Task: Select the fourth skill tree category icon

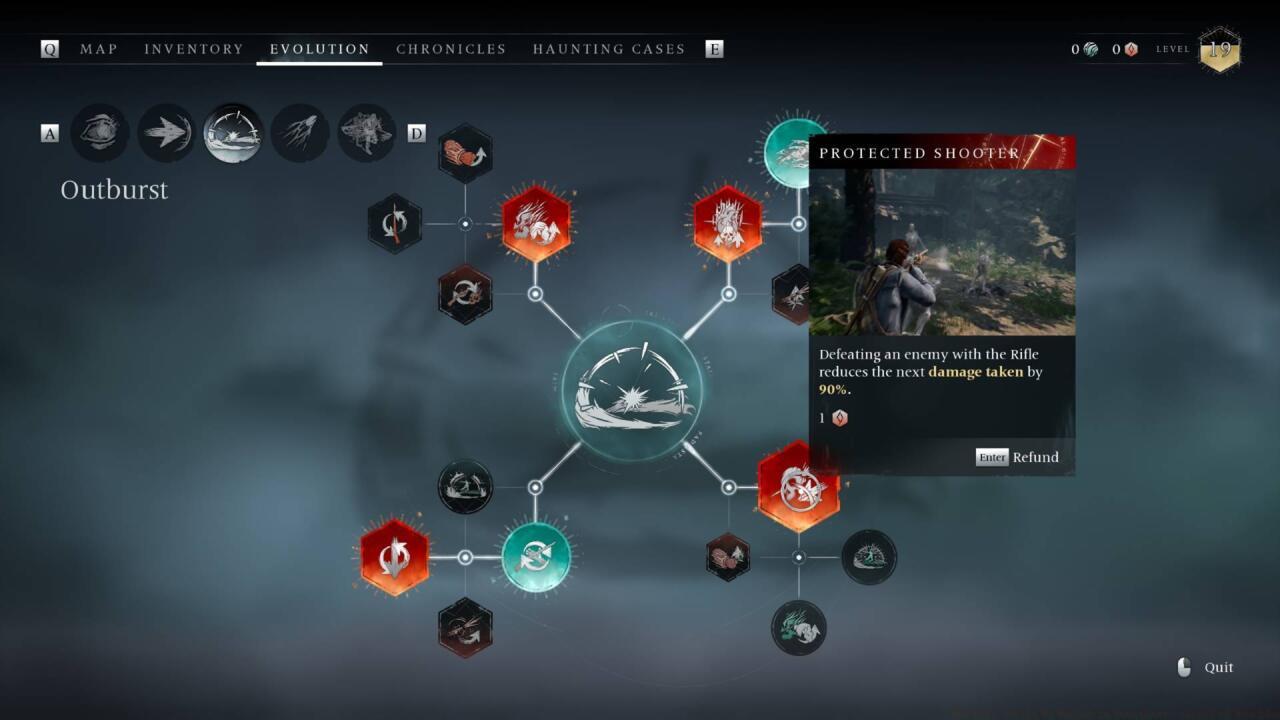Action: [x=300, y=133]
